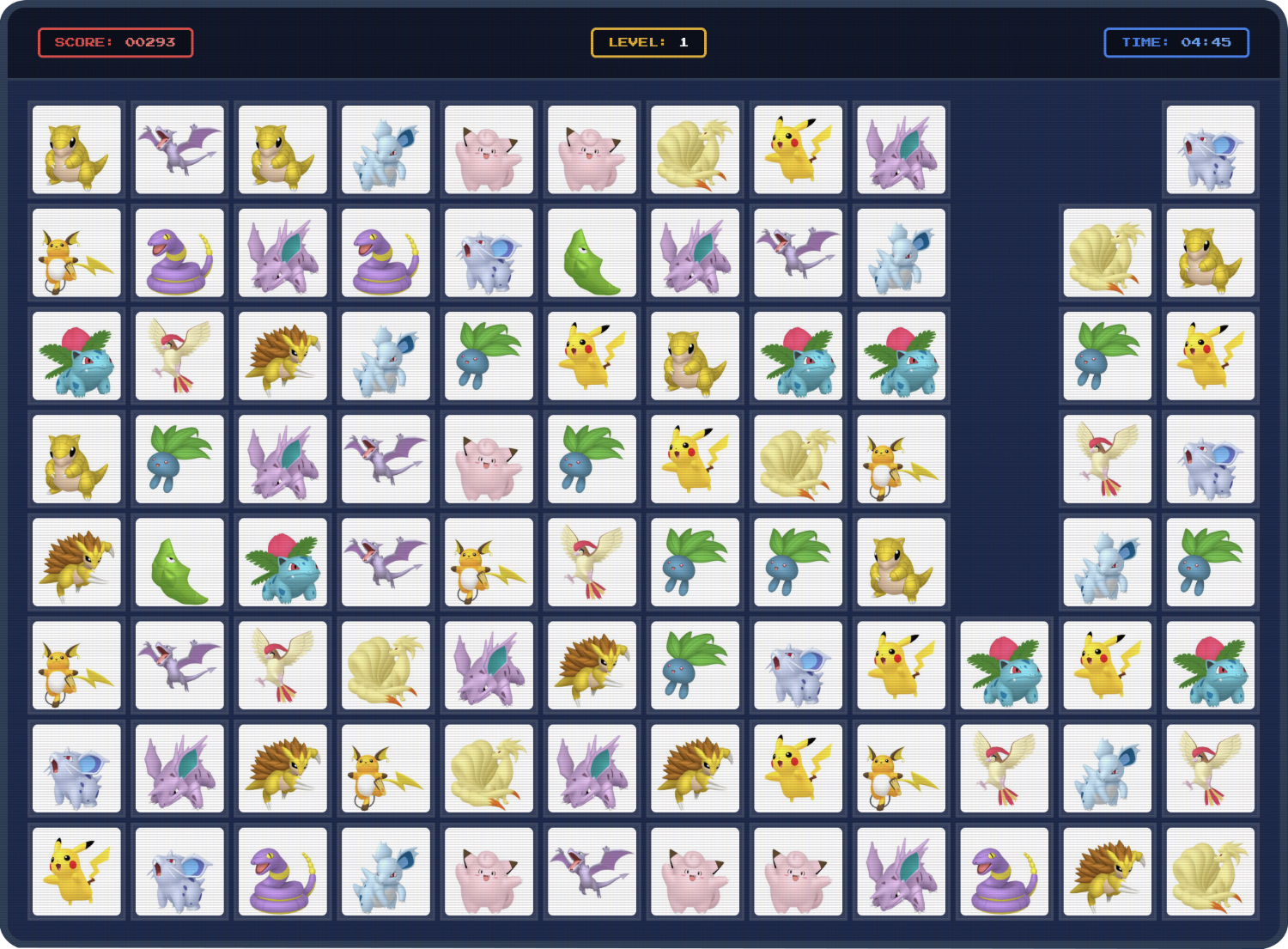
Task: Click the Sandslash tile in the fifth row
Action: [x=76, y=563]
